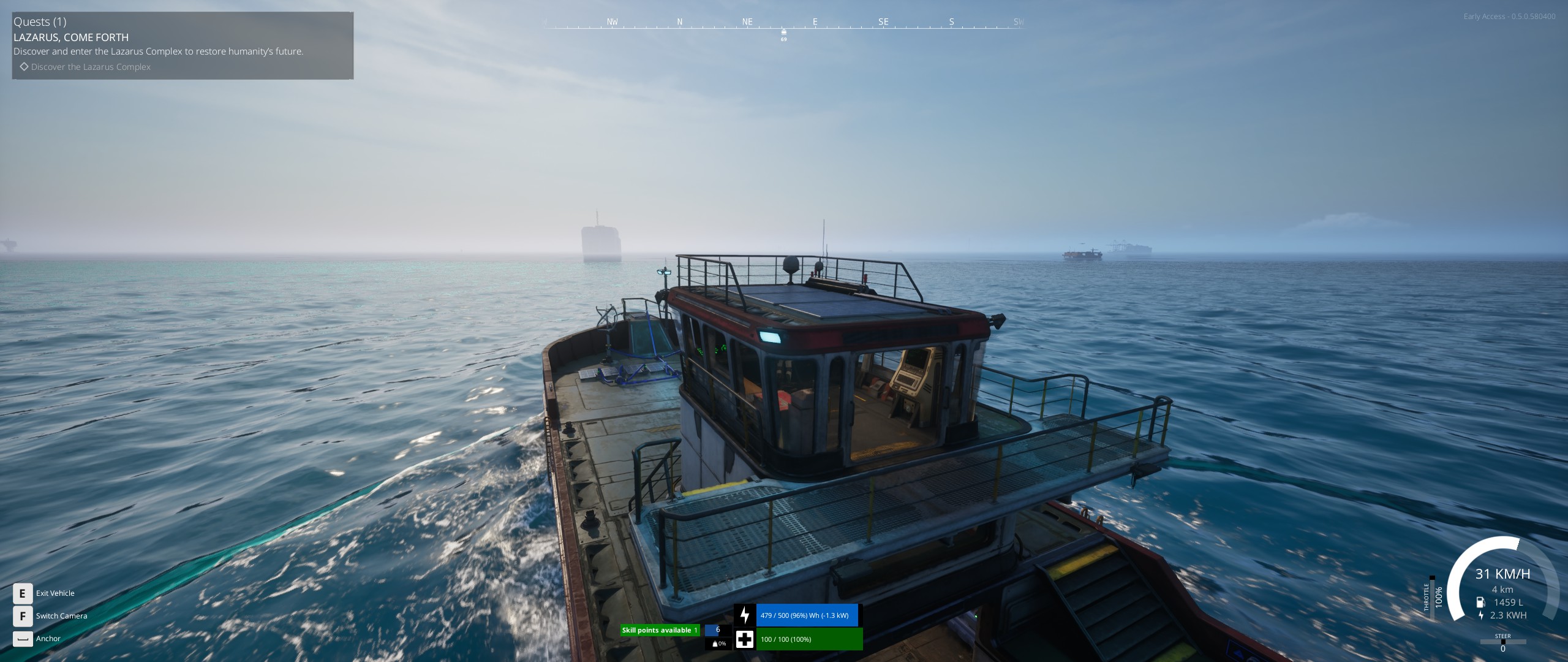1568x662 pixels.
Task: Click the waypoint marker on the compass
Action: click(783, 32)
